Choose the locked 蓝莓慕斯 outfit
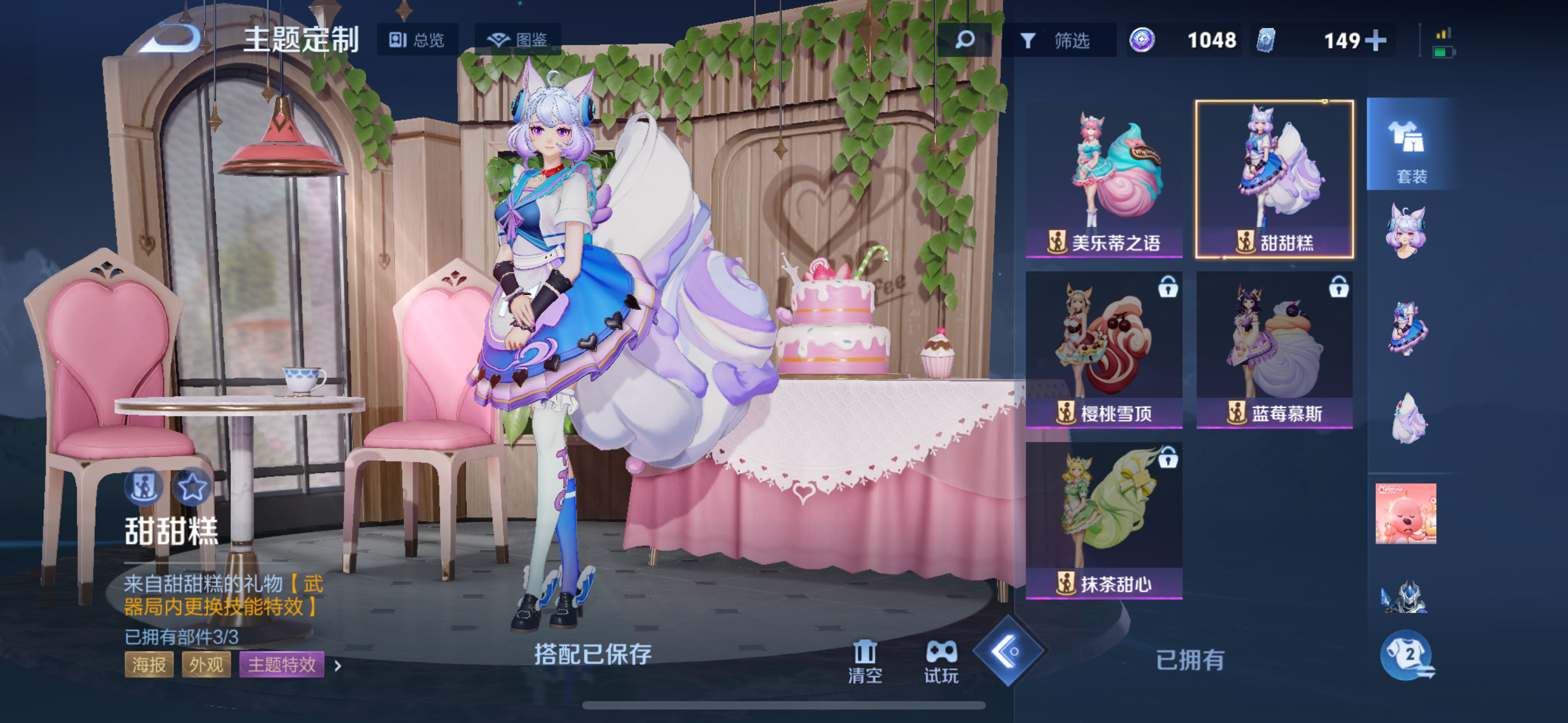 coord(1274,349)
